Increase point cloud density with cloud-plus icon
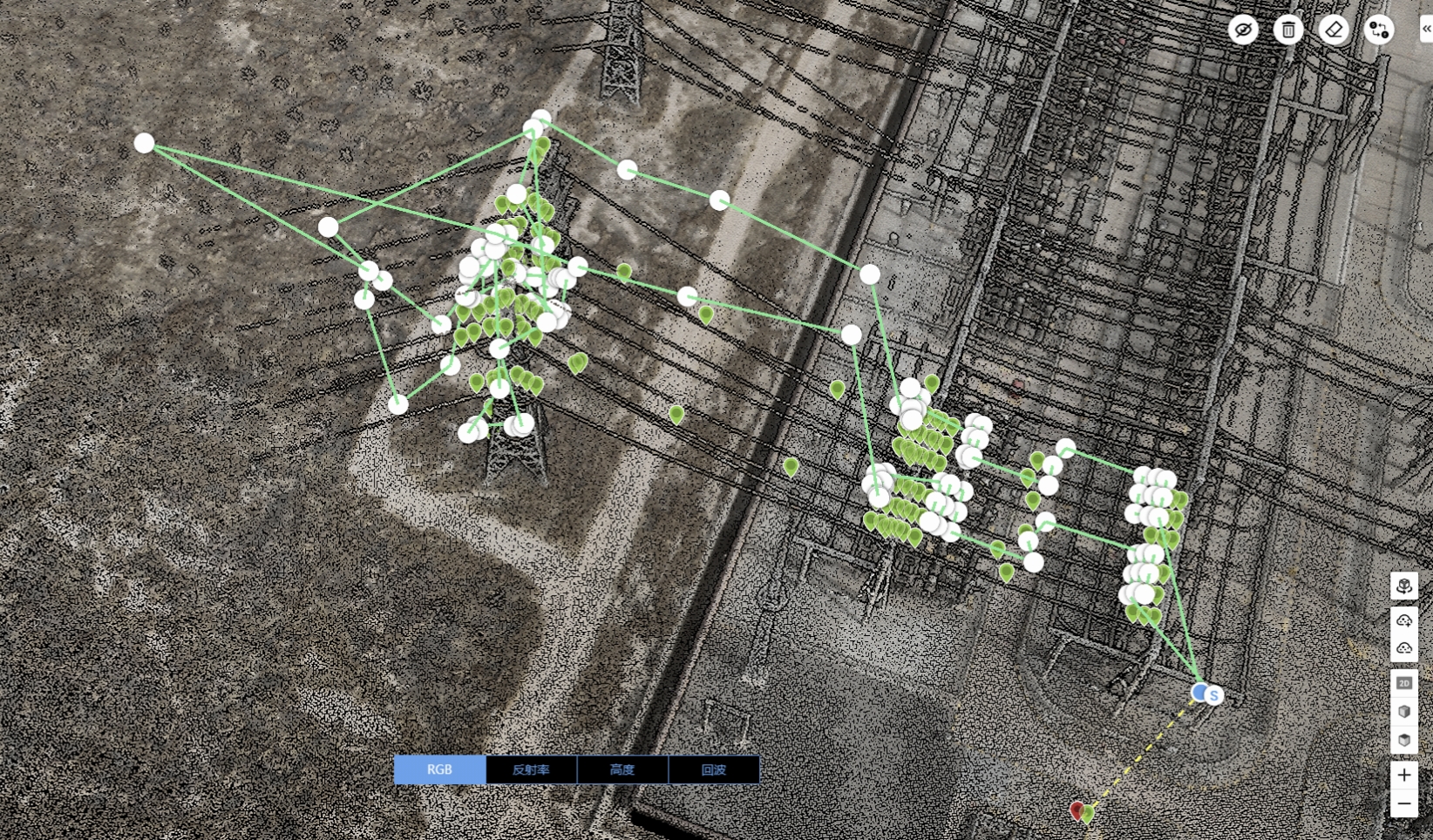This screenshot has width=1433, height=840. pos(1403,620)
